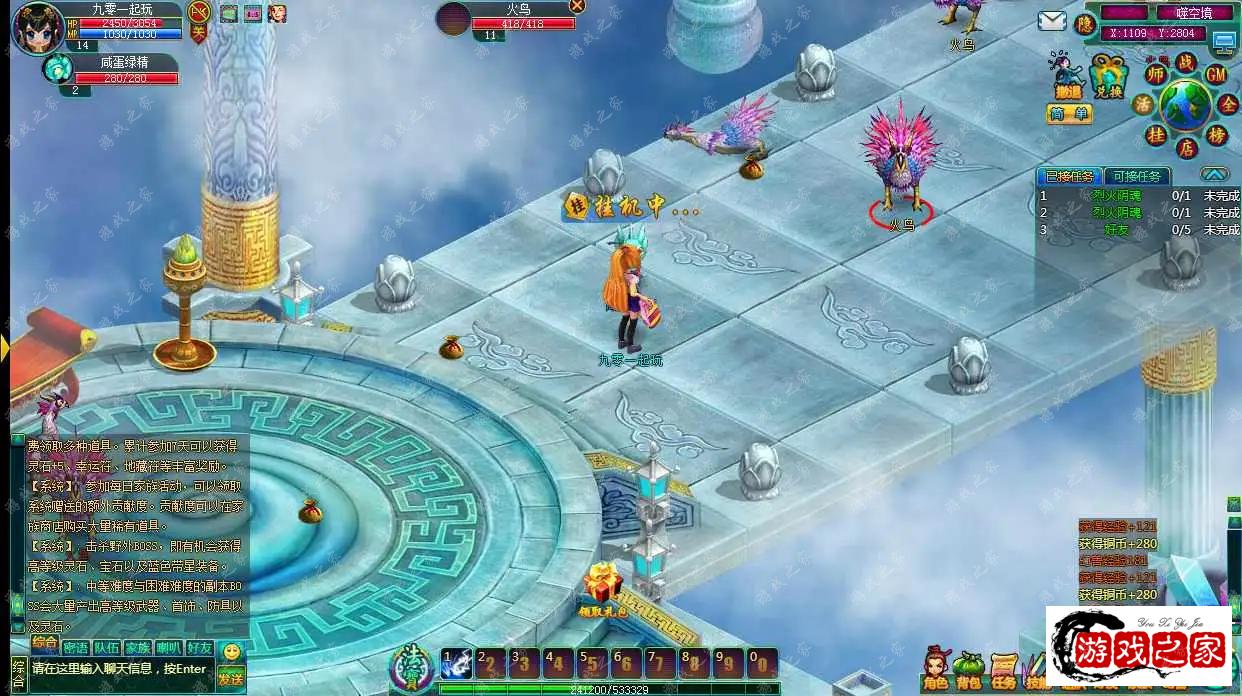
Task: Open the 榜 ranking round button
Action: [x=1216, y=135]
